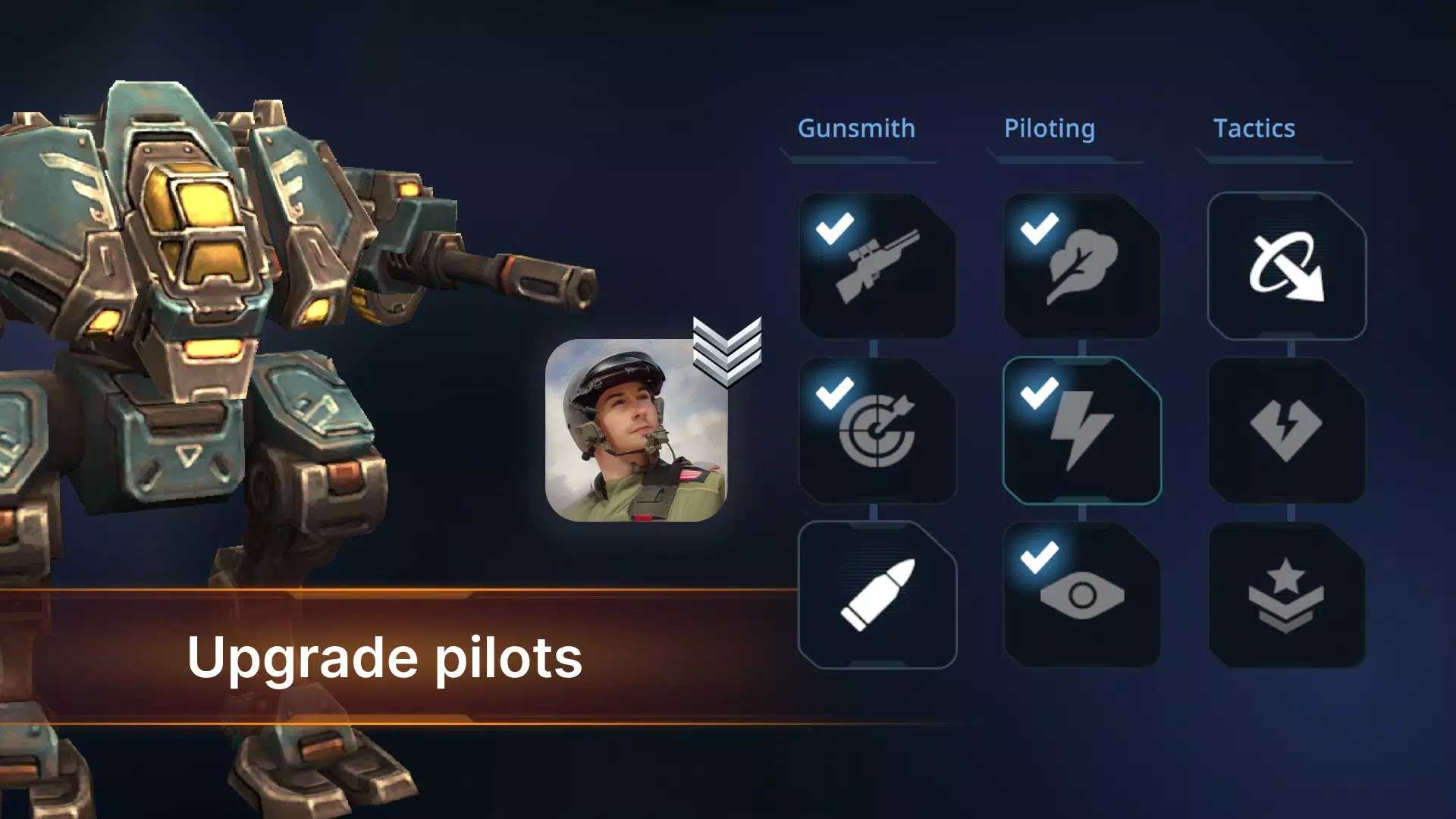Open the lightning bolt skill node

pos(1081,430)
